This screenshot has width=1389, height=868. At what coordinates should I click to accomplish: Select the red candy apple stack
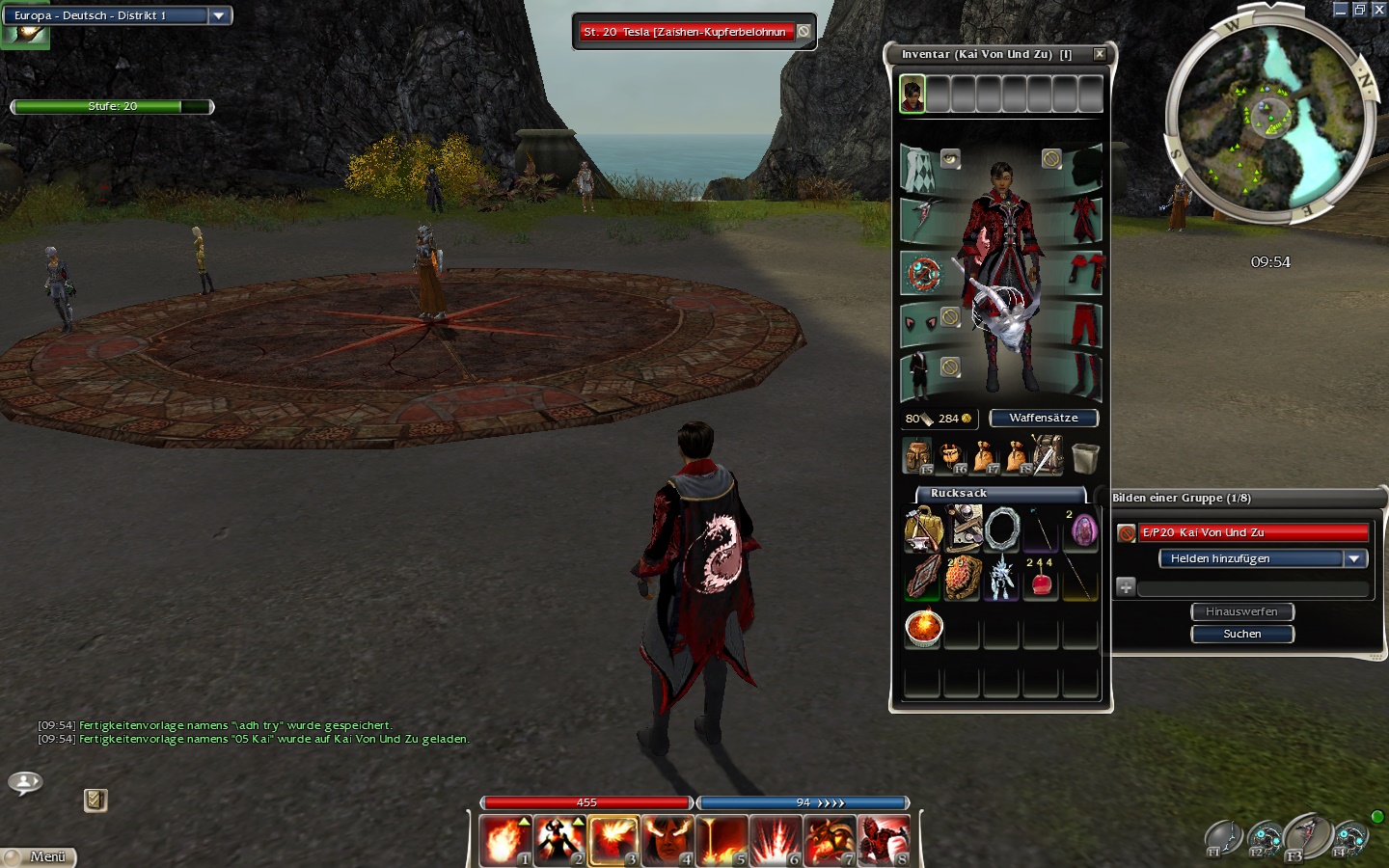[x=1041, y=580]
